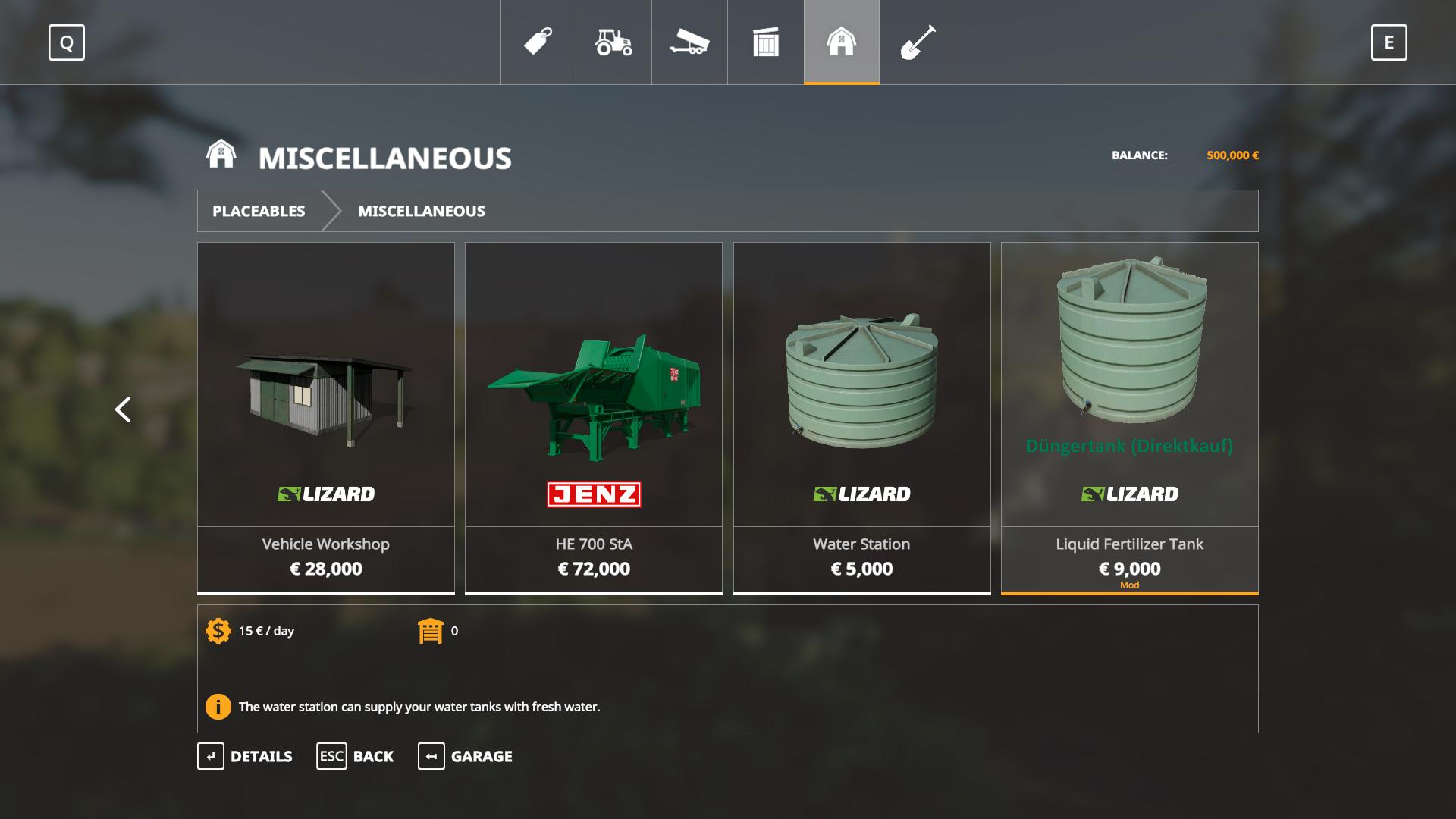Open the shovel landscaping tab
Screen dimensions: 1456x819
coord(917,42)
